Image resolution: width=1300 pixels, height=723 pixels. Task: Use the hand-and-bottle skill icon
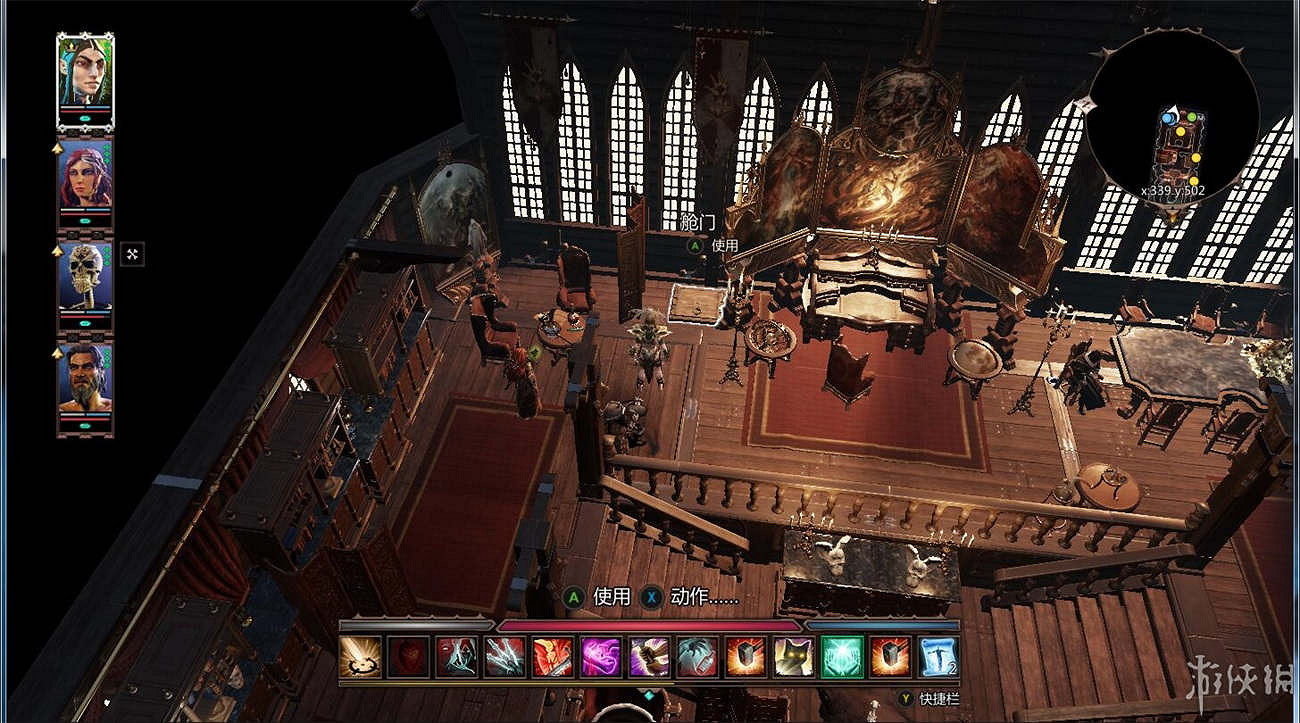pyautogui.click(x=697, y=657)
